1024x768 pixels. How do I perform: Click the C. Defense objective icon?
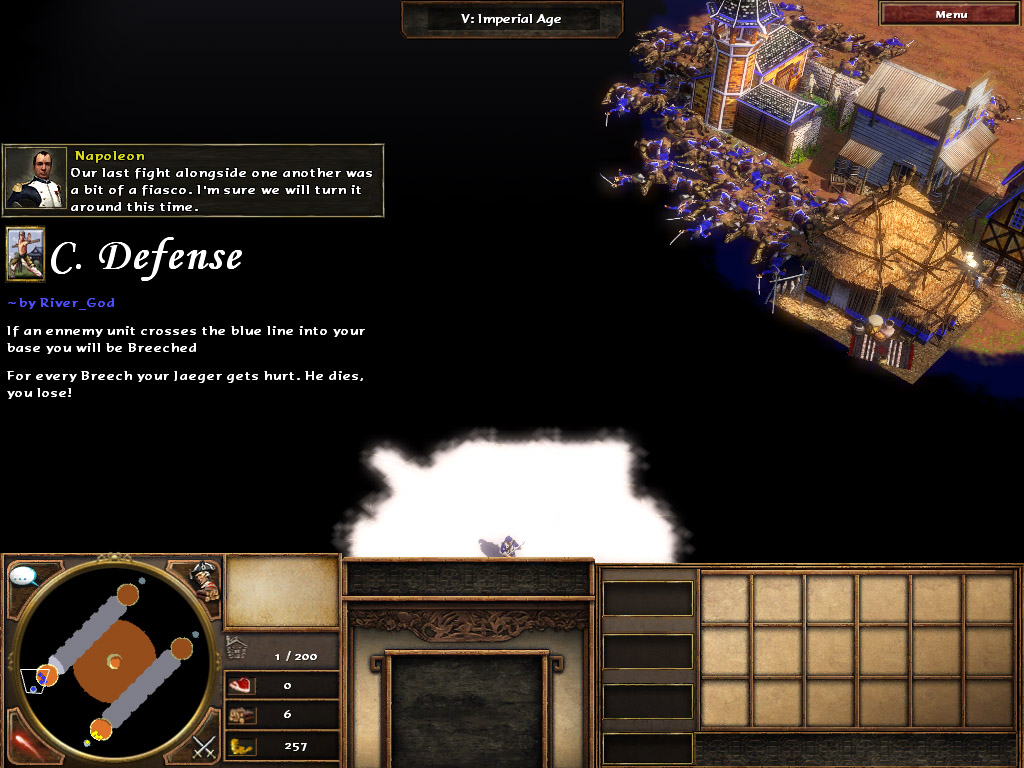click(25, 254)
